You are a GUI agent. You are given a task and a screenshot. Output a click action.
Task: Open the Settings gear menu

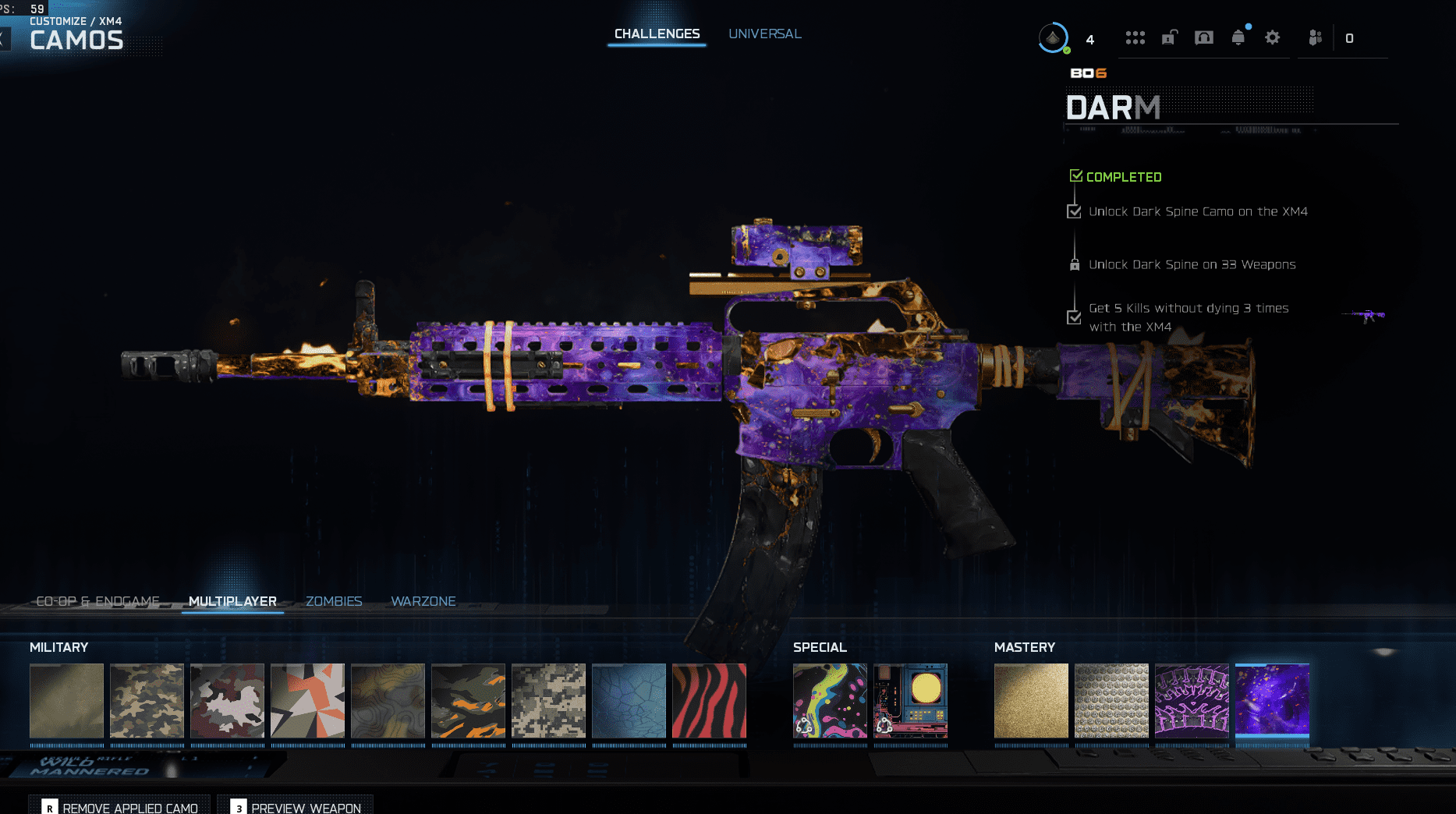1272,37
